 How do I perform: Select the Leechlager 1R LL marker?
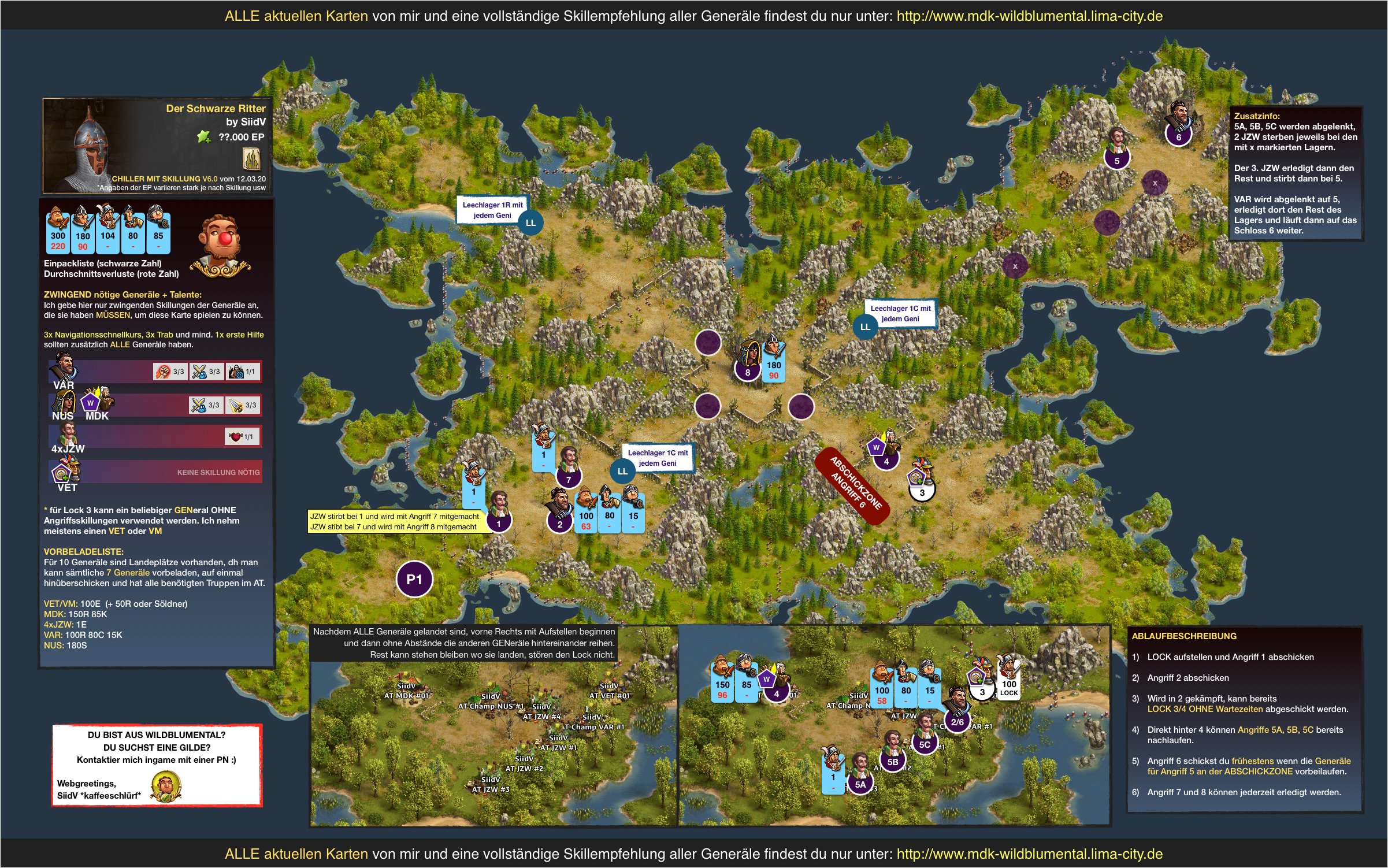(x=530, y=223)
